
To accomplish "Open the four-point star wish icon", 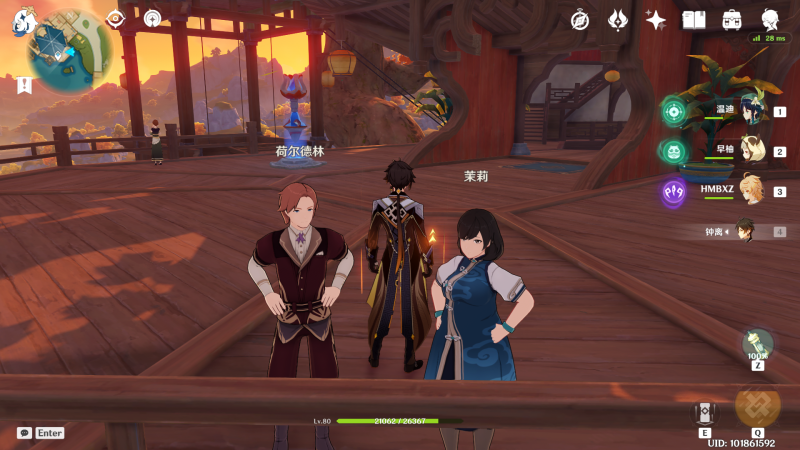I will click(x=656, y=19).
